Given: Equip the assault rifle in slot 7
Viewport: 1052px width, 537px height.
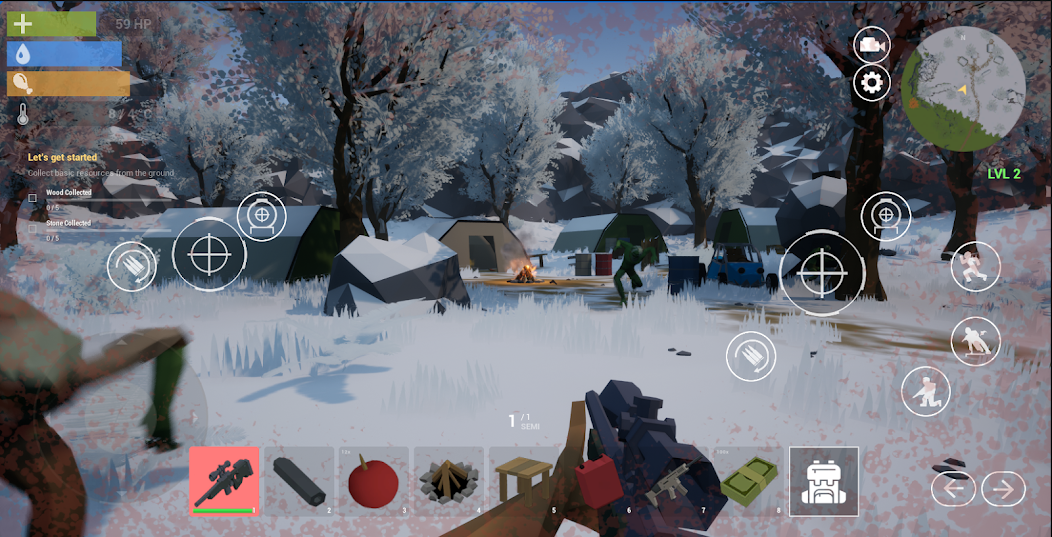Looking at the screenshot, I should tap(672, 481).
